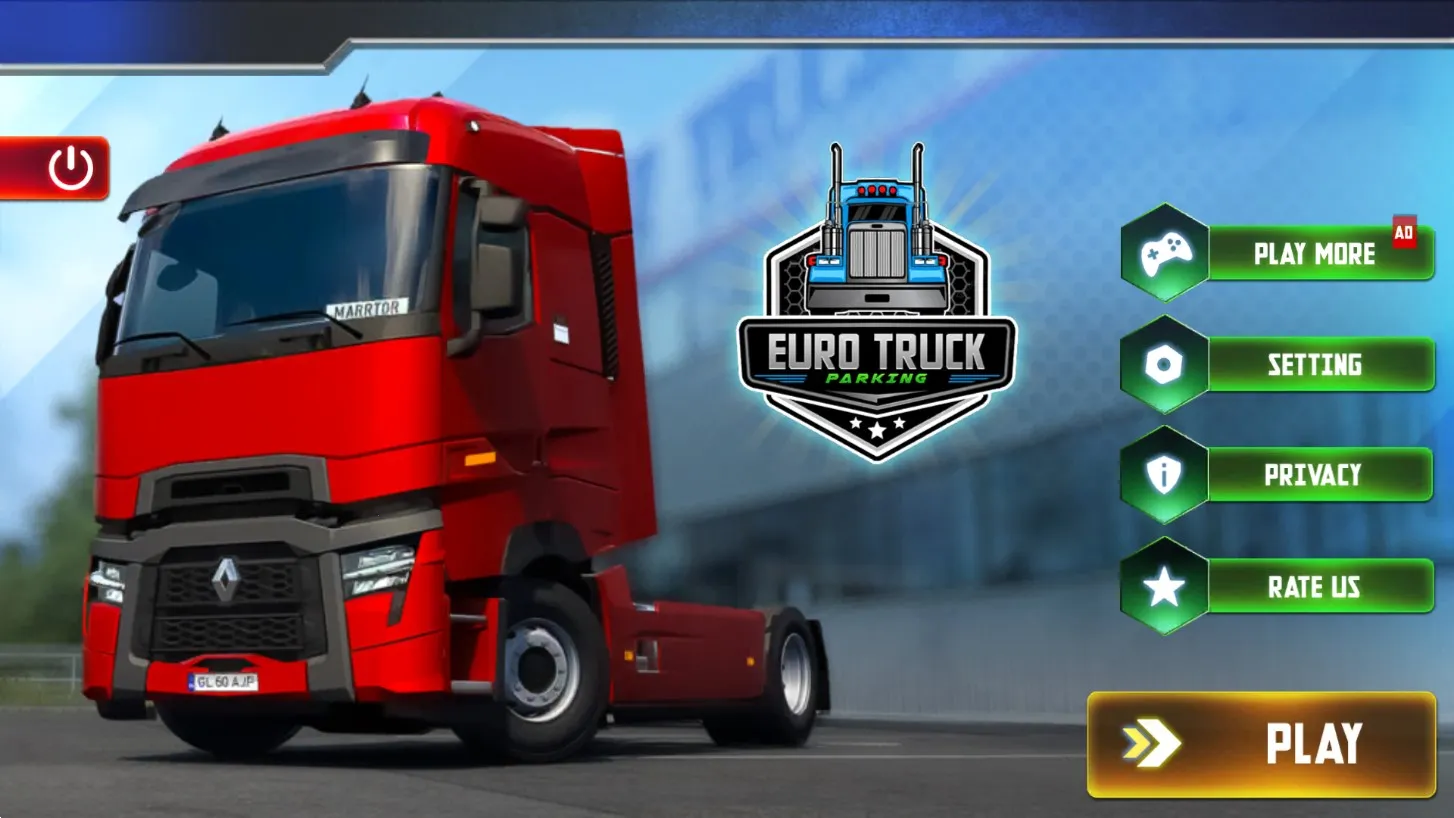Tap the red AD badge on Play More
This screenshot has height=818, width=1454.
point(1406,229)
